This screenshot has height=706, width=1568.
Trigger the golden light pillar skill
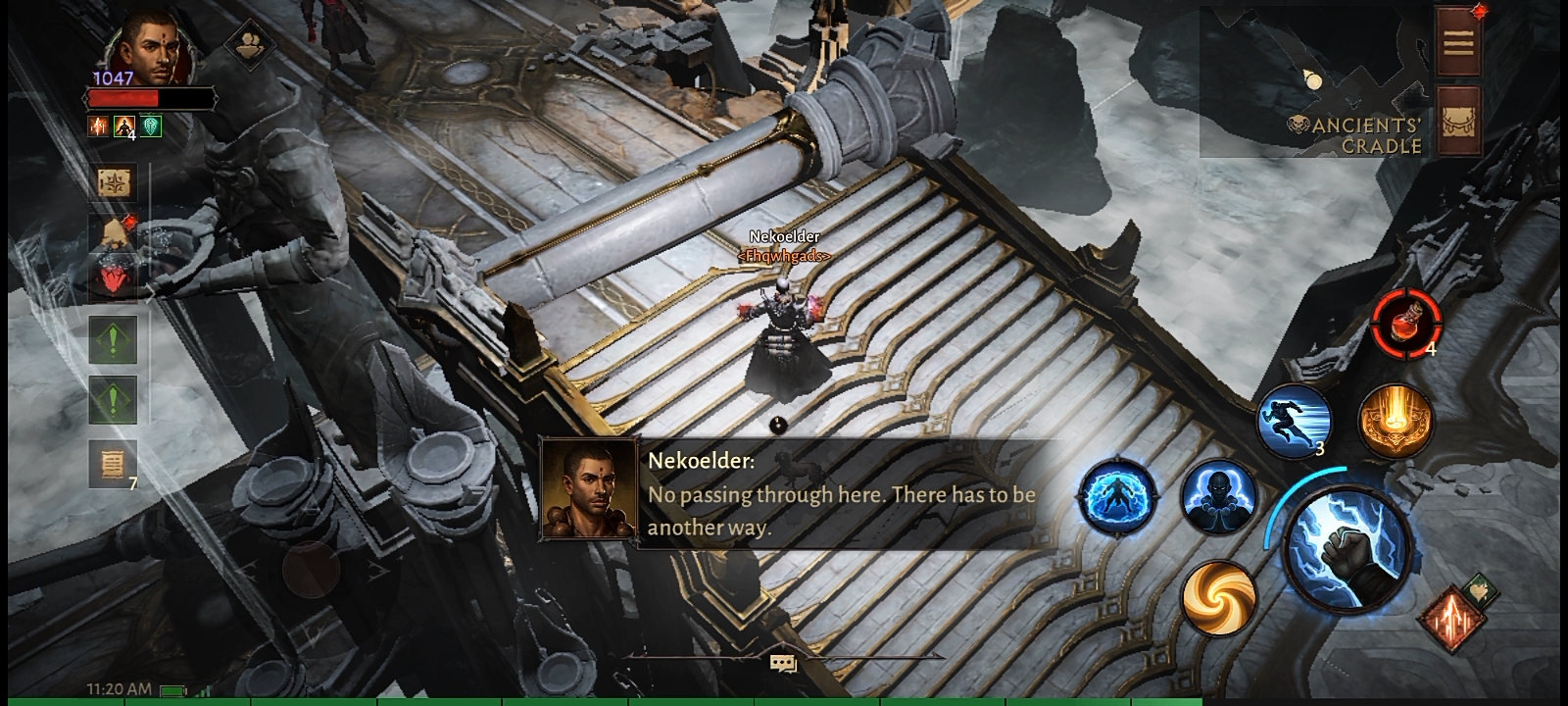pos(1396,421)
